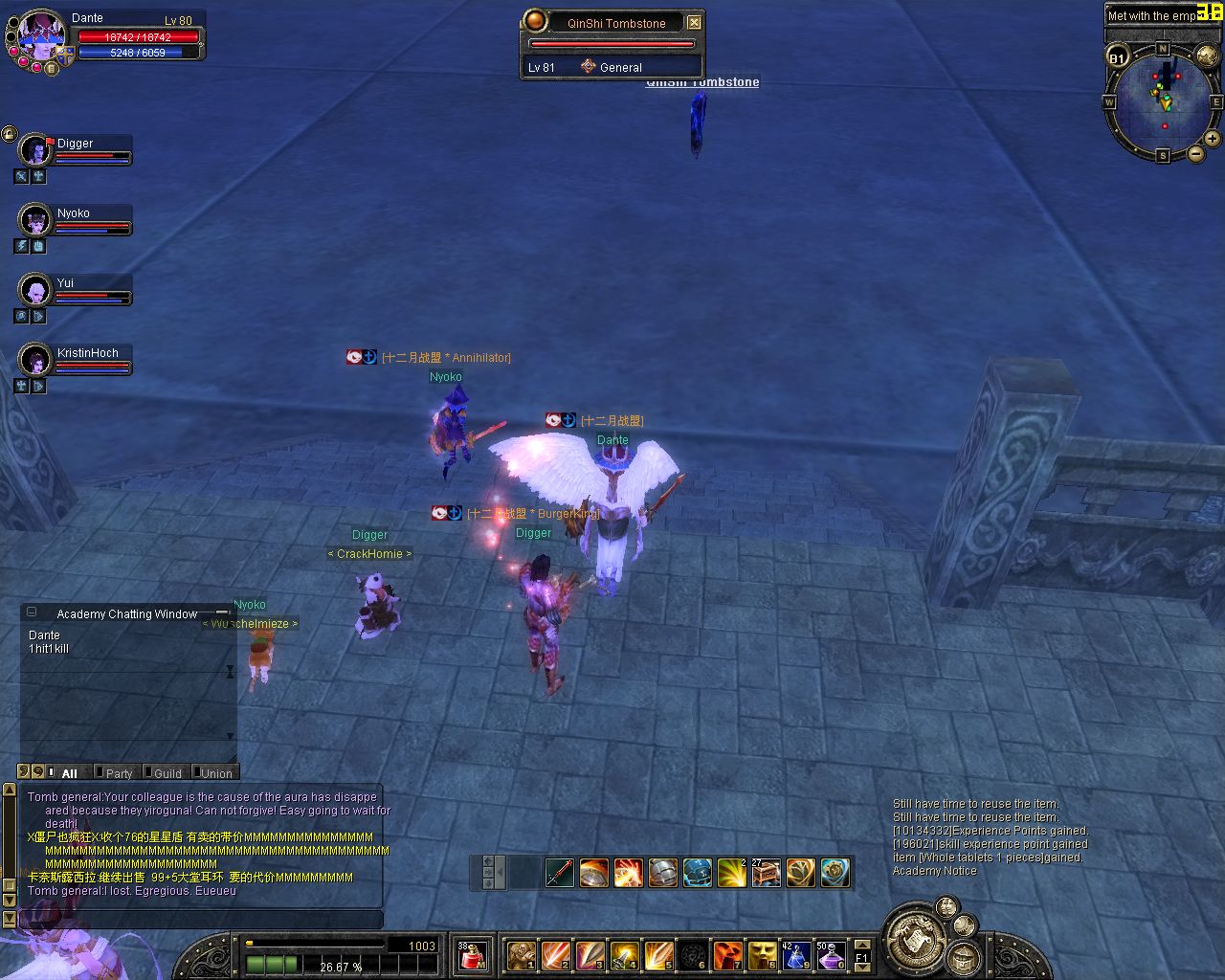Screen dimensions: 1225x980
Task: Activate the skill in hotbar slot 1
Action: pyautogui.click(x=522, y=954)
